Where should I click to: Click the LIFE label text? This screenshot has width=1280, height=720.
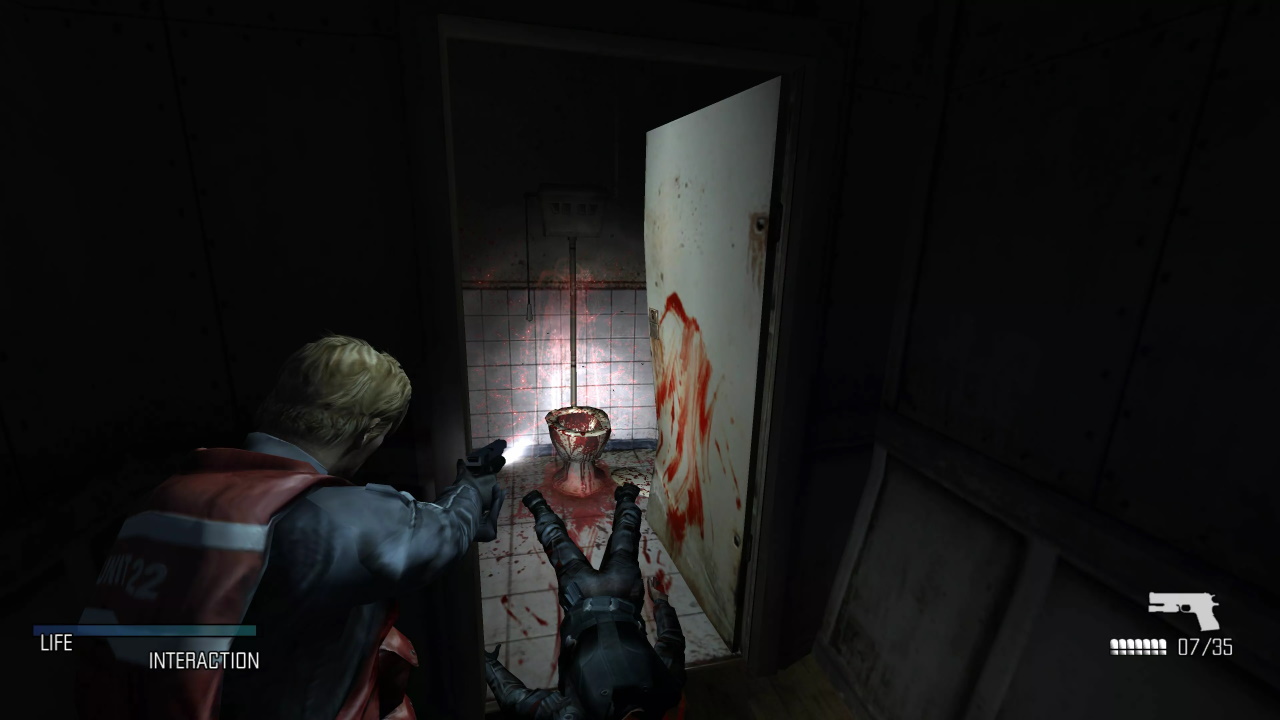pos(57,644)
